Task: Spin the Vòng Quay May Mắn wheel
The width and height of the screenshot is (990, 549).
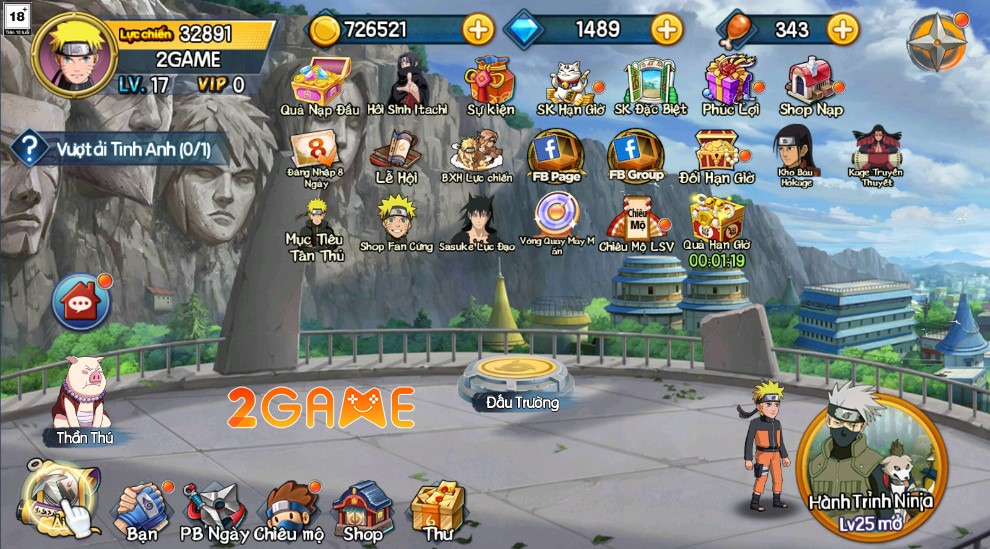Action: [556, 217]
